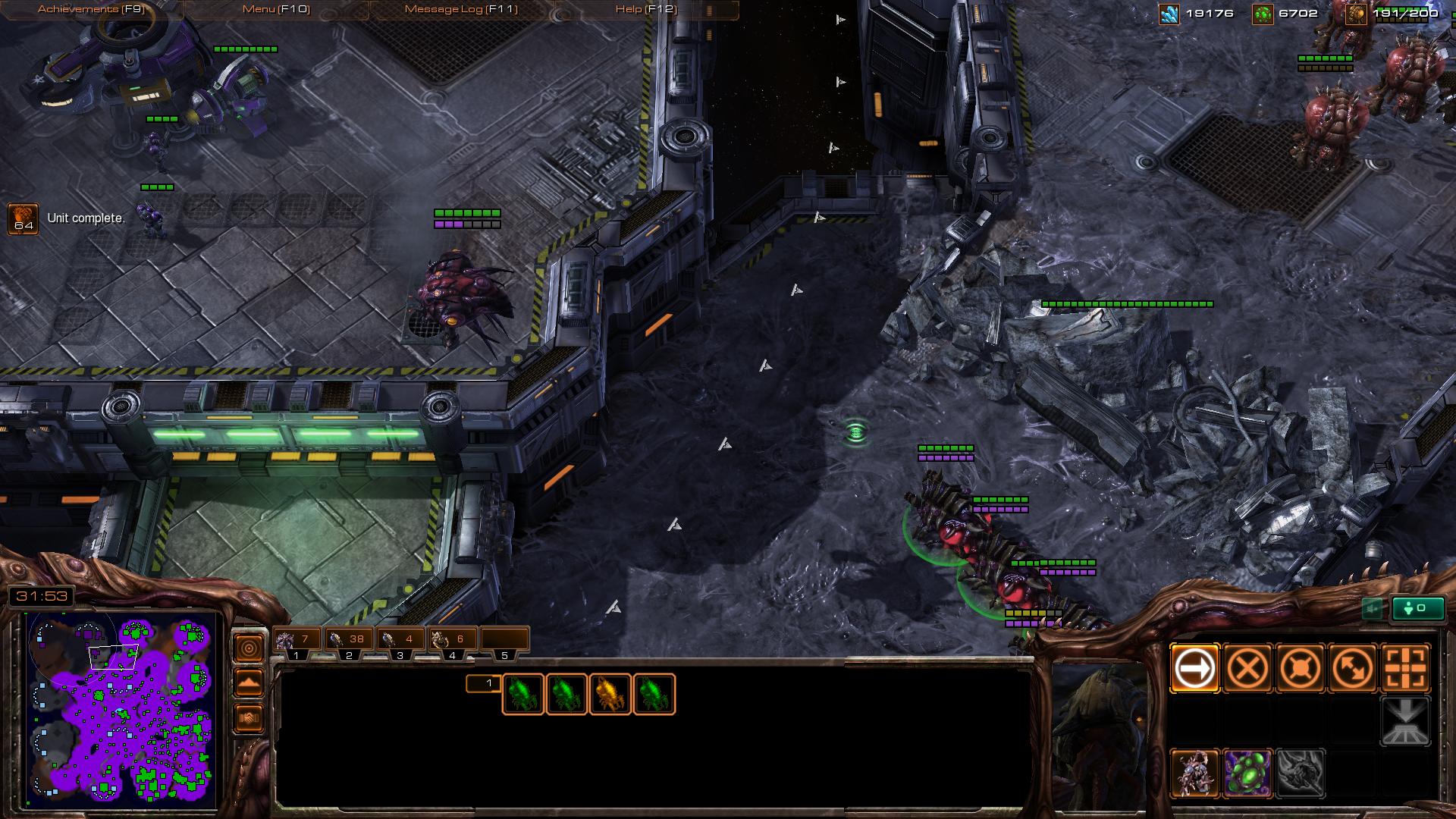
Task: Activate the Stop command
Action: pos(1247,669)
